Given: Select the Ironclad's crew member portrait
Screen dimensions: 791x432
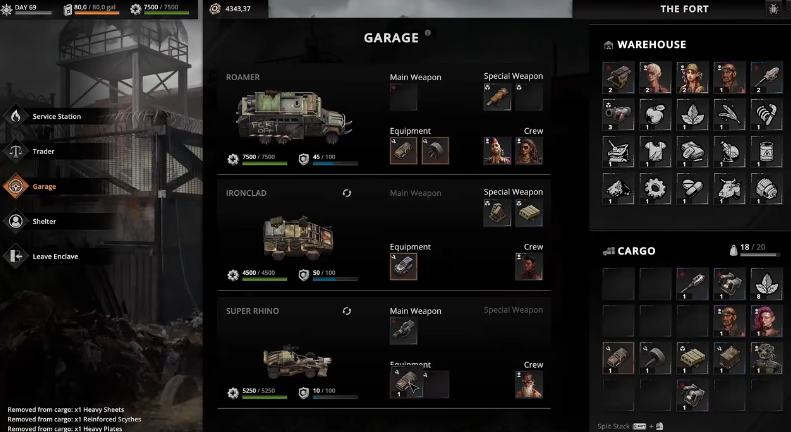Looking at the screenshot, I should 529,266.
